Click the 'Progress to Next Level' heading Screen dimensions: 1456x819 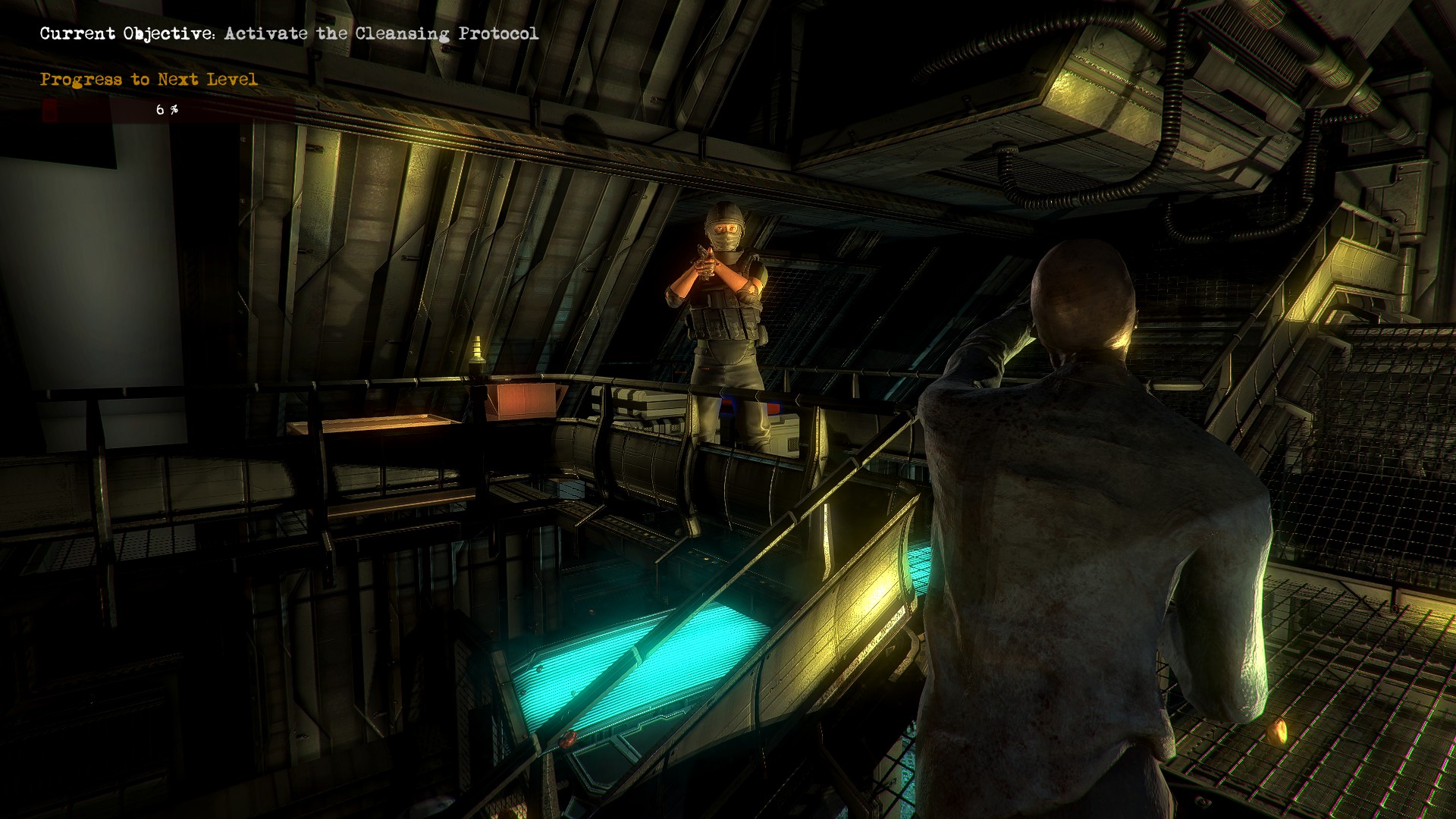149,78
